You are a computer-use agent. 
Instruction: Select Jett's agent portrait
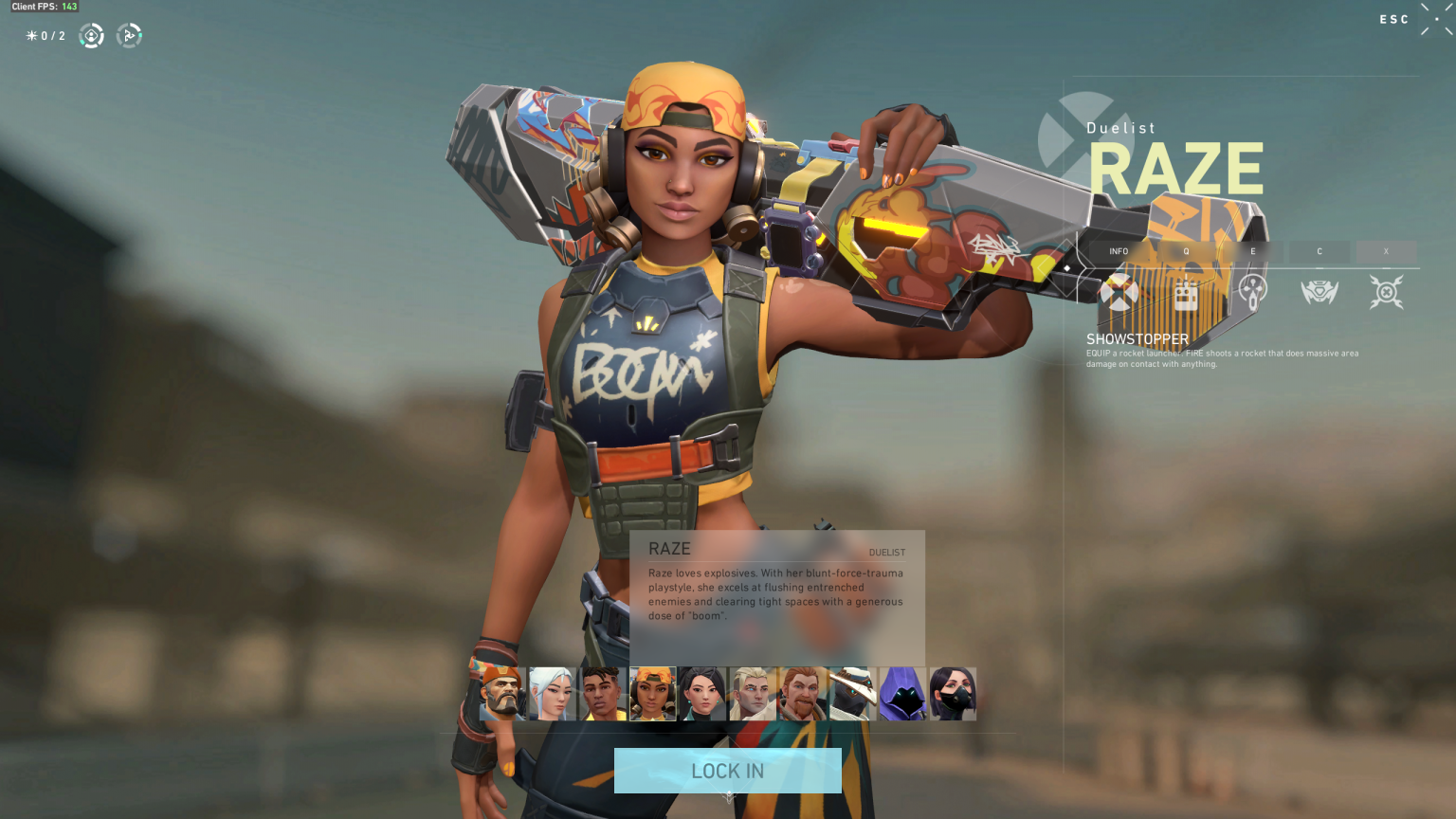tap(552, 692)
